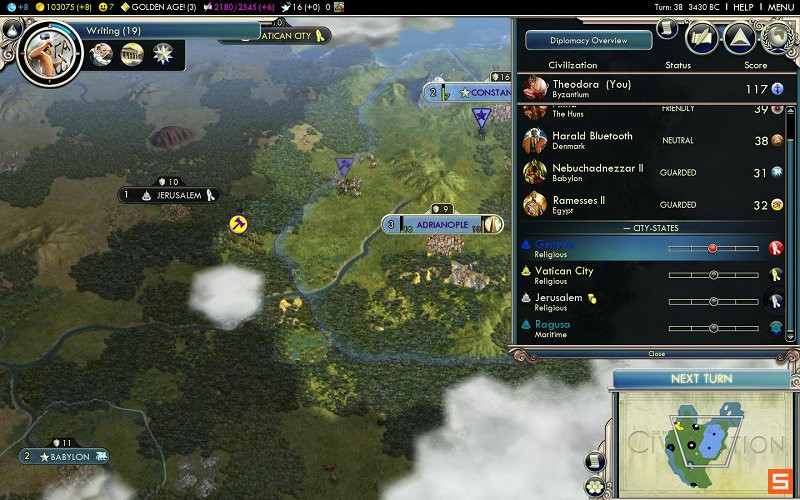Image resolution: width=800 pixels, height=500 pixels.
Task: Choose Ragusa maritime city-state
Action: click(x=552, y=328)
